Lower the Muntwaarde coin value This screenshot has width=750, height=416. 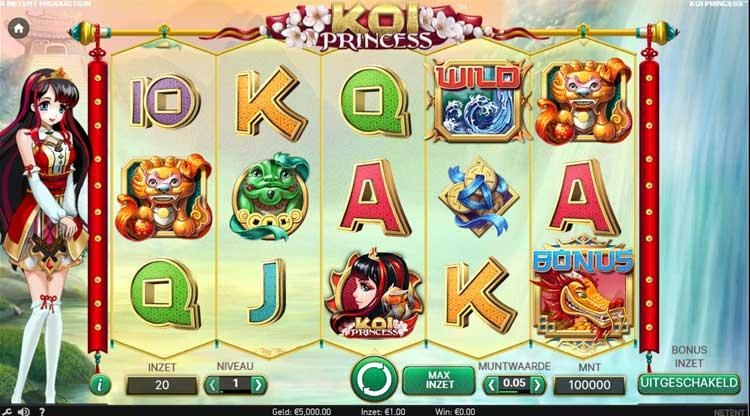click(x=490, y=384)
